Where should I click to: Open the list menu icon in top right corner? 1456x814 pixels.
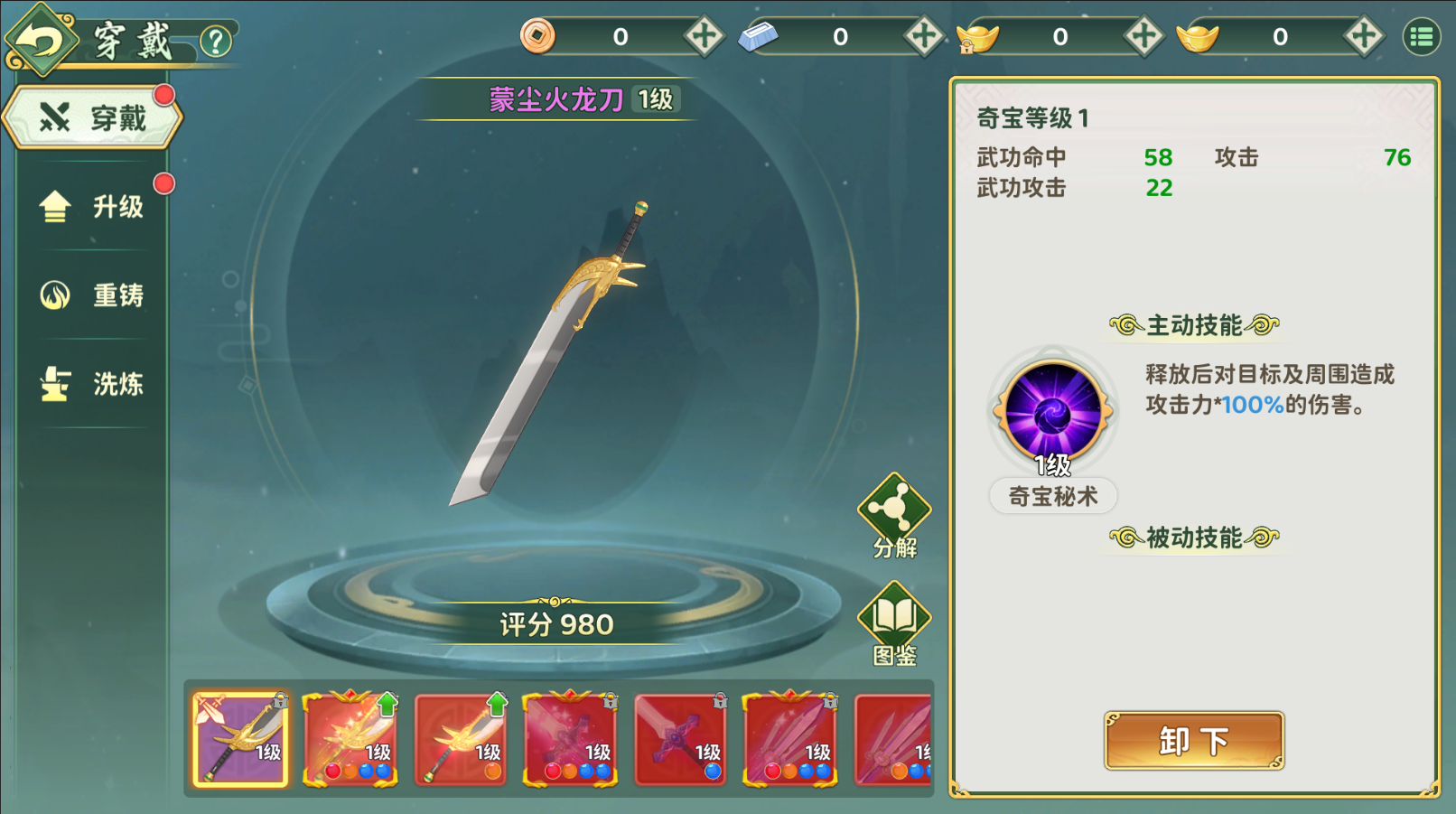tap(1423, 36)
